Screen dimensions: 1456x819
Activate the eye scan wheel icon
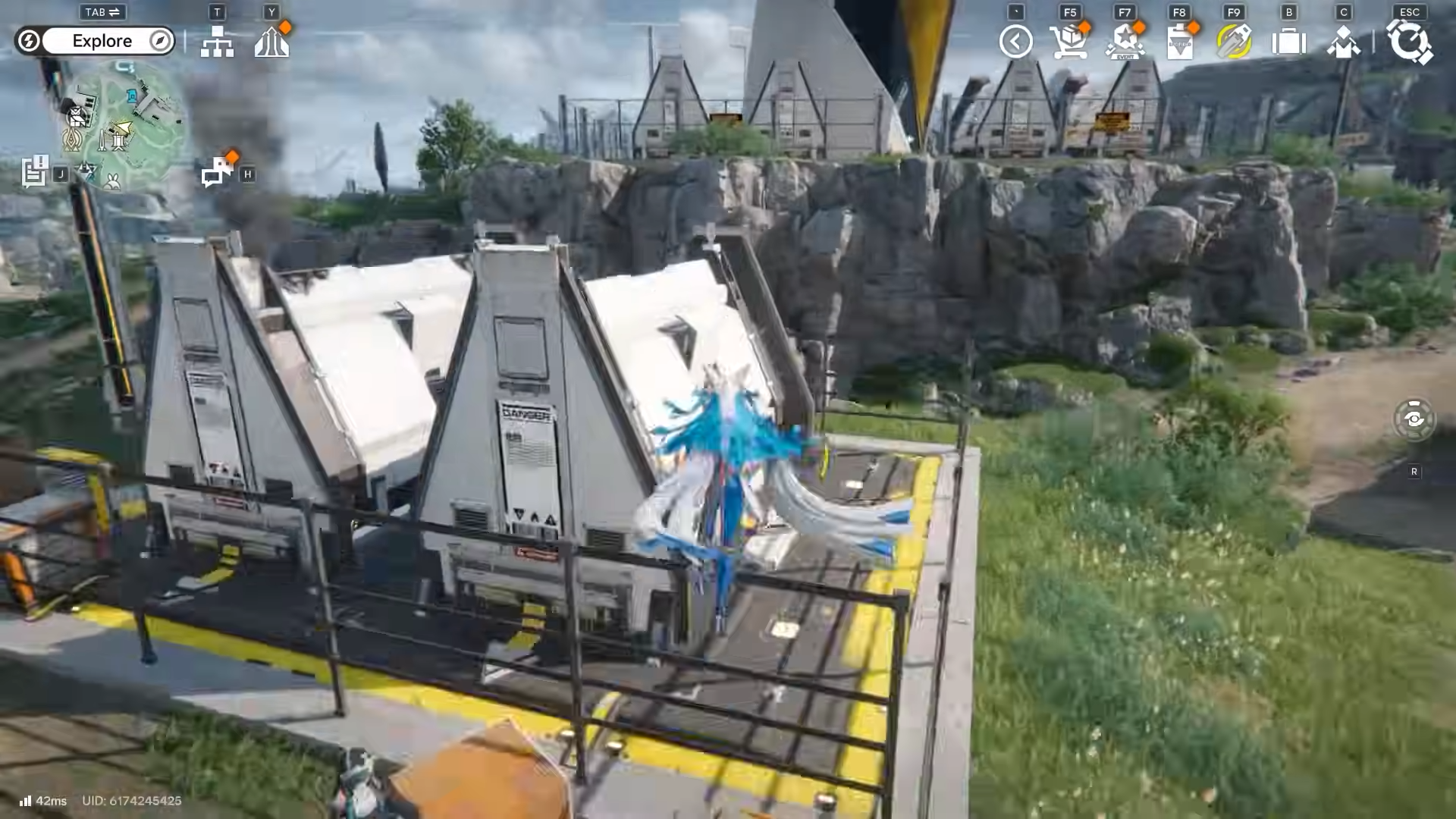pyautogui.click(x=1414, y=419)
